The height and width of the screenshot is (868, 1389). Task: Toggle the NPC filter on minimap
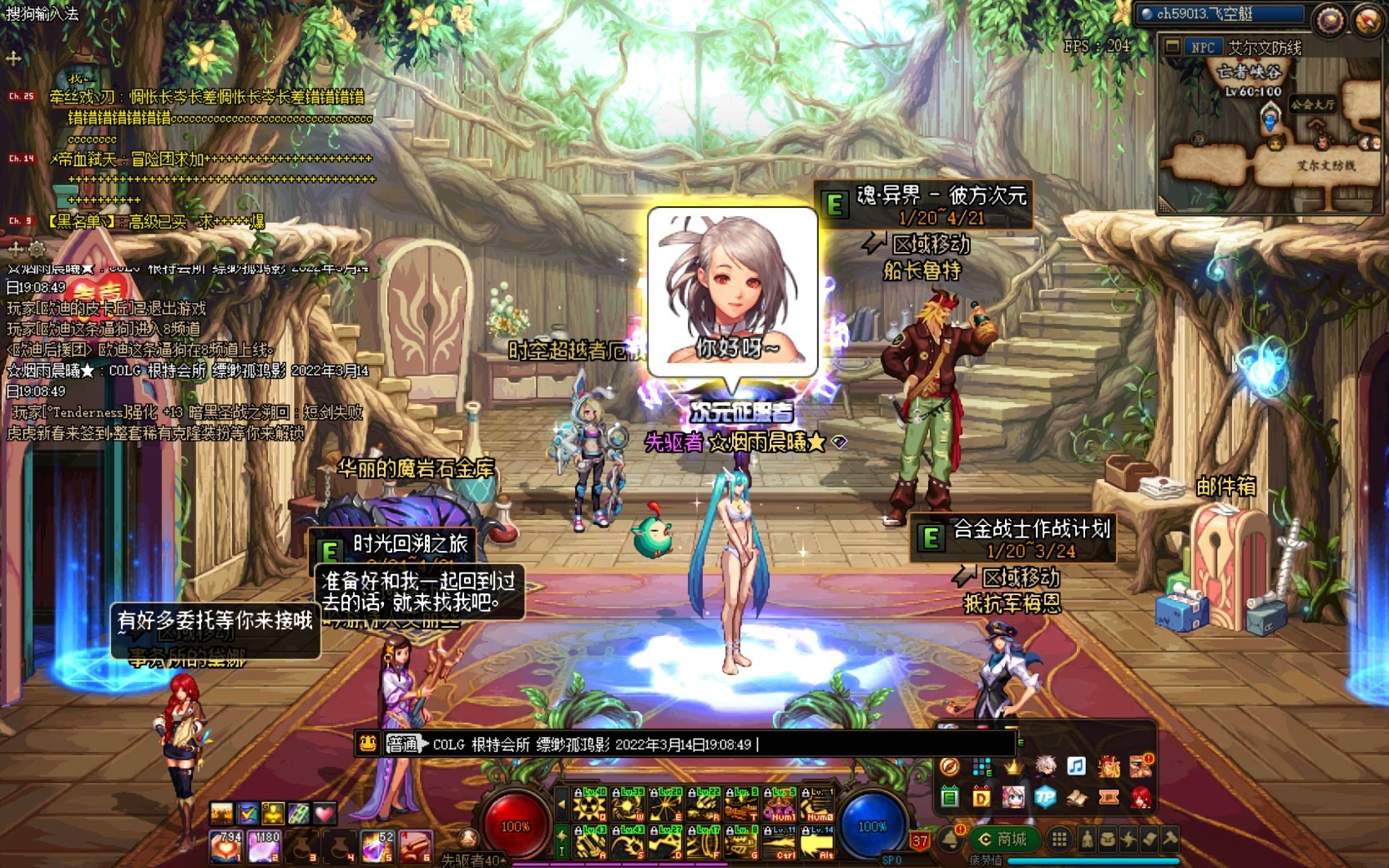point(1202,48)
